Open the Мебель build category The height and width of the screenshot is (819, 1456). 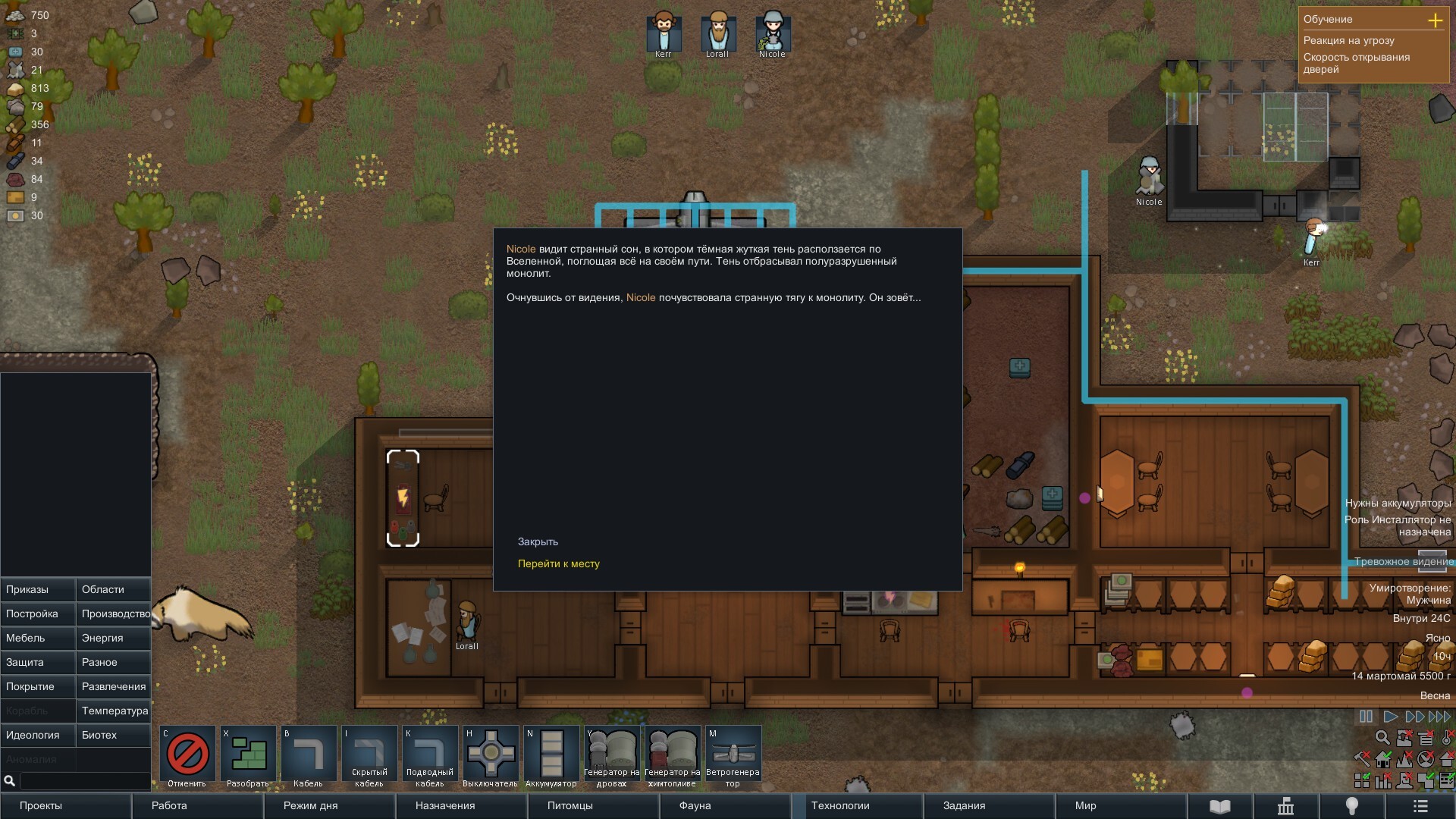pyautogui.click(x=38, y=638)
